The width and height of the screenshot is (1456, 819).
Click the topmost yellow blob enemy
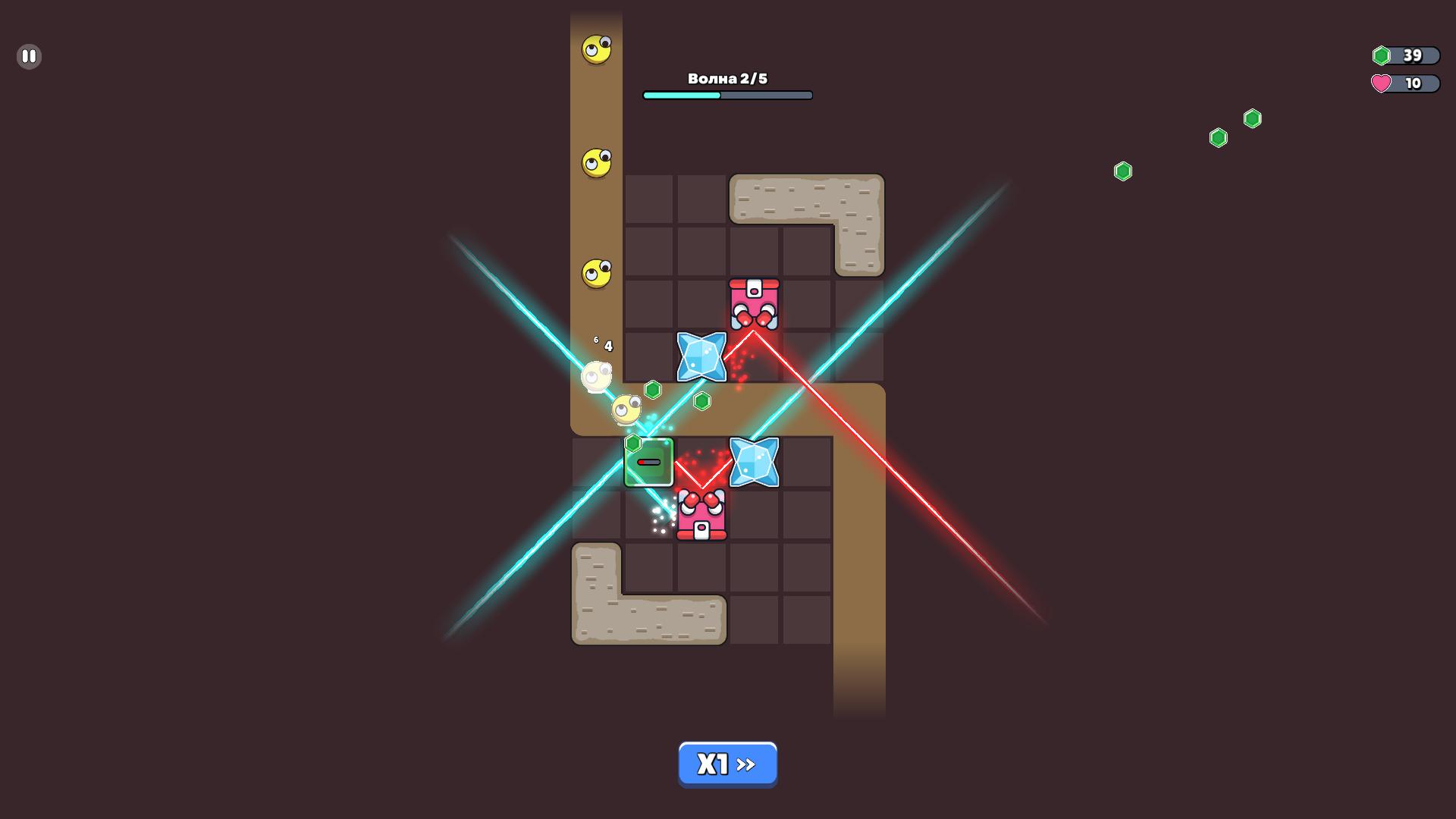(596, 49)
